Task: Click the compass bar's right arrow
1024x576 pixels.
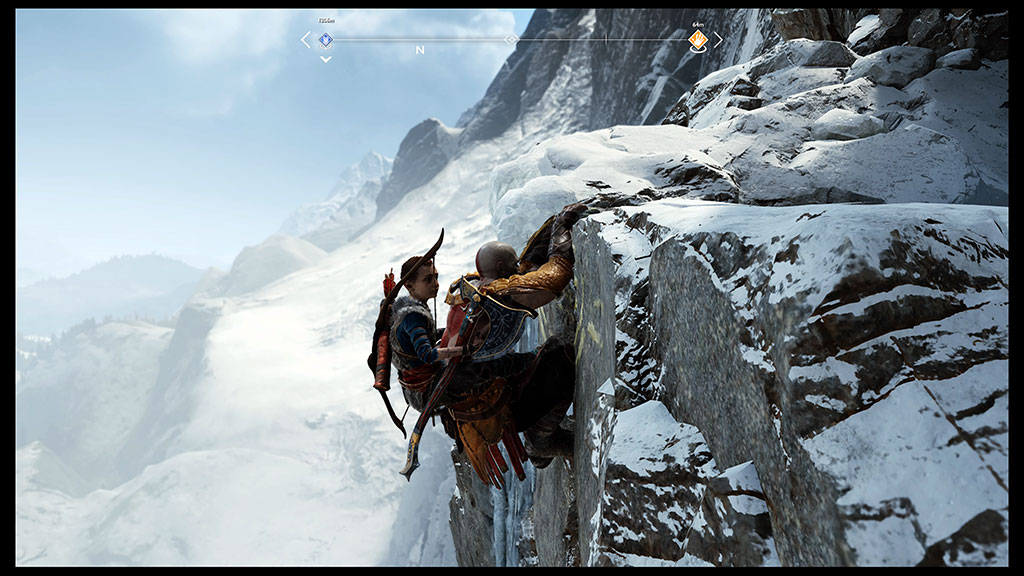Action: coord(717,40)
